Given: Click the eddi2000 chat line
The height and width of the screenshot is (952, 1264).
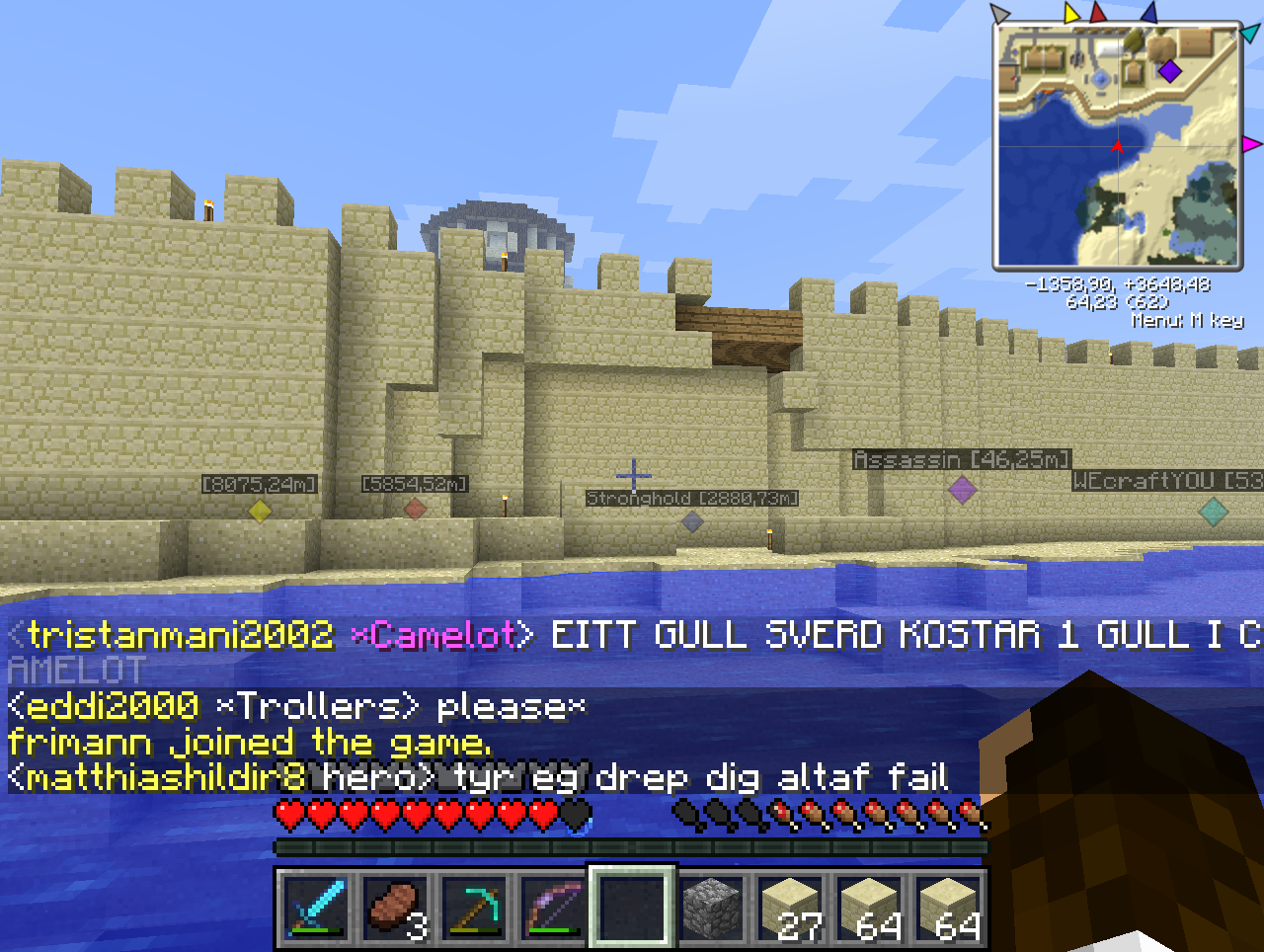Looking at the screenshot, I should click(296, 707).
